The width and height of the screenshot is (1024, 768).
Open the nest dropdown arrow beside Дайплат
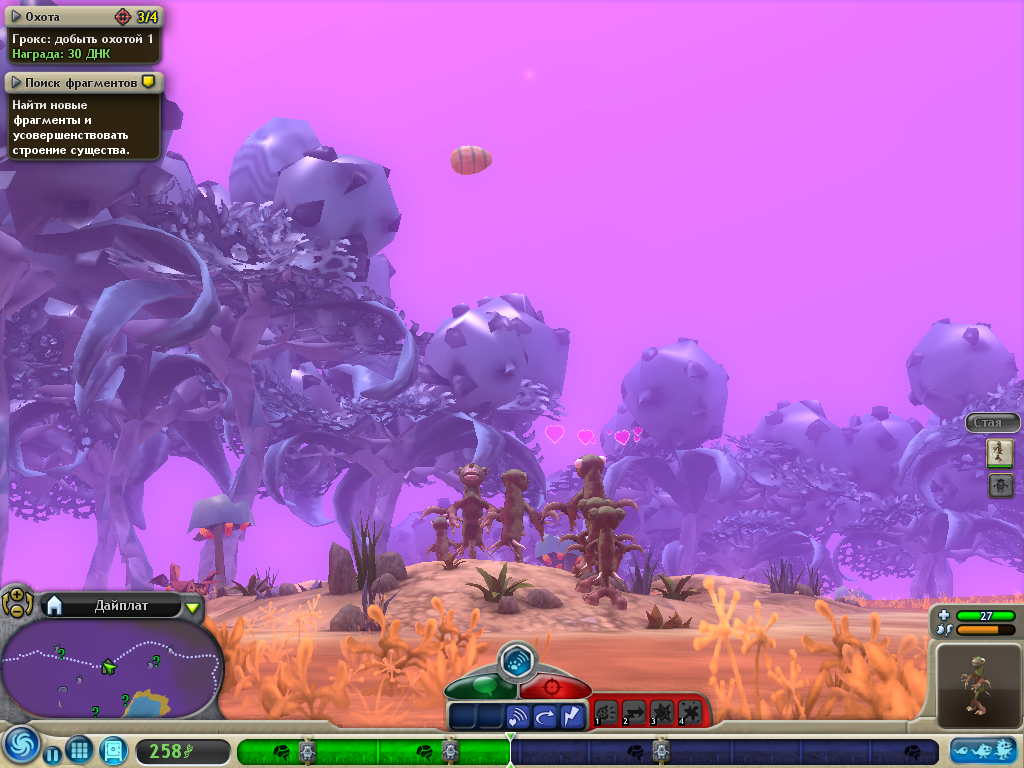[193, 606]
